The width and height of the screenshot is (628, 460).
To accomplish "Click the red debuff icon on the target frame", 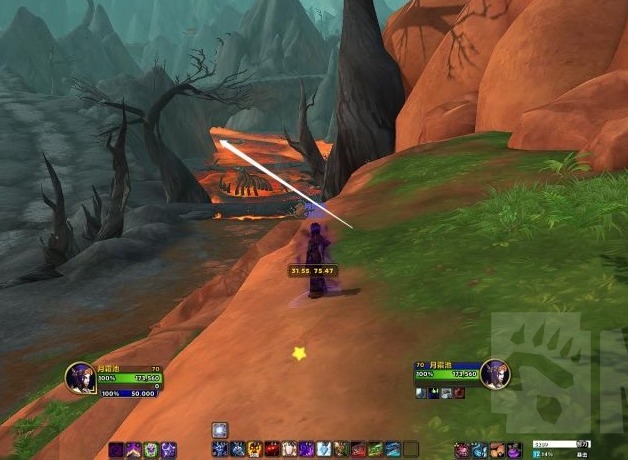I will coord(459,393).
